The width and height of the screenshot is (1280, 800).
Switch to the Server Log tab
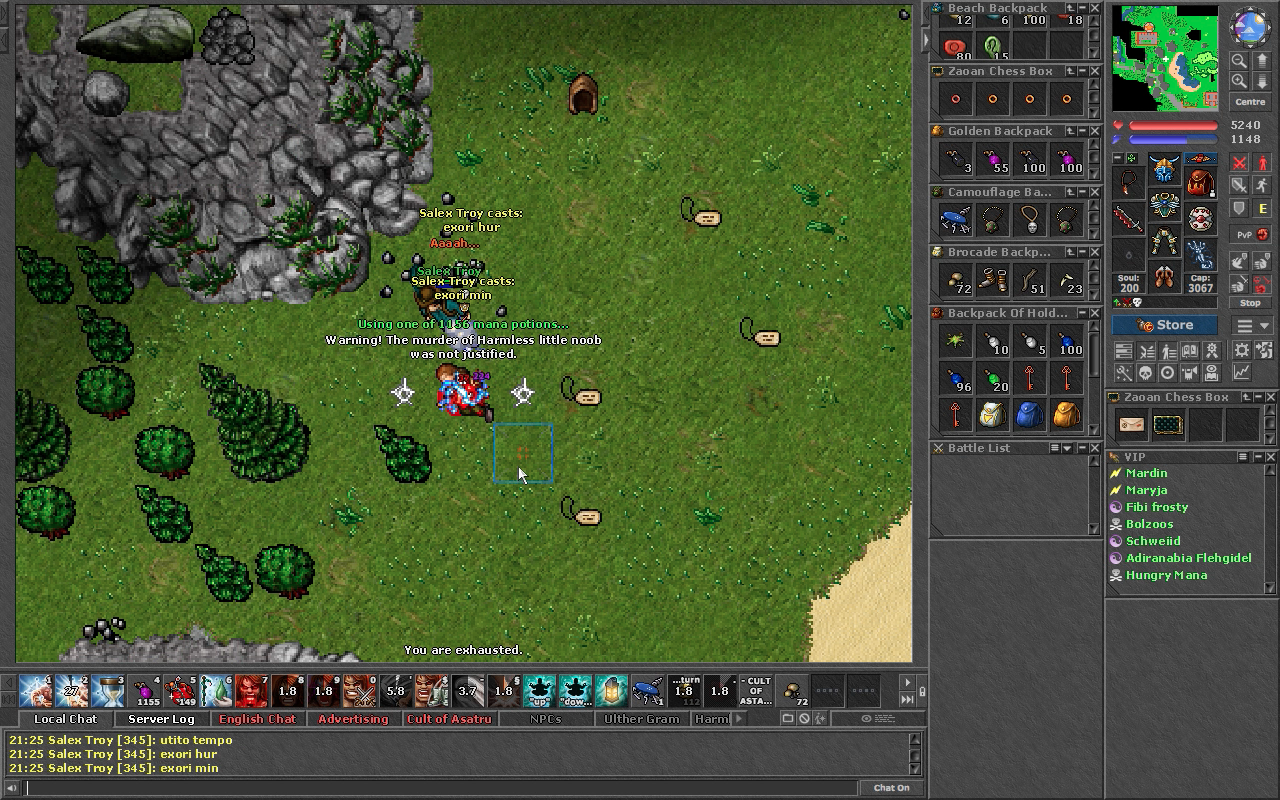point(161,719)
